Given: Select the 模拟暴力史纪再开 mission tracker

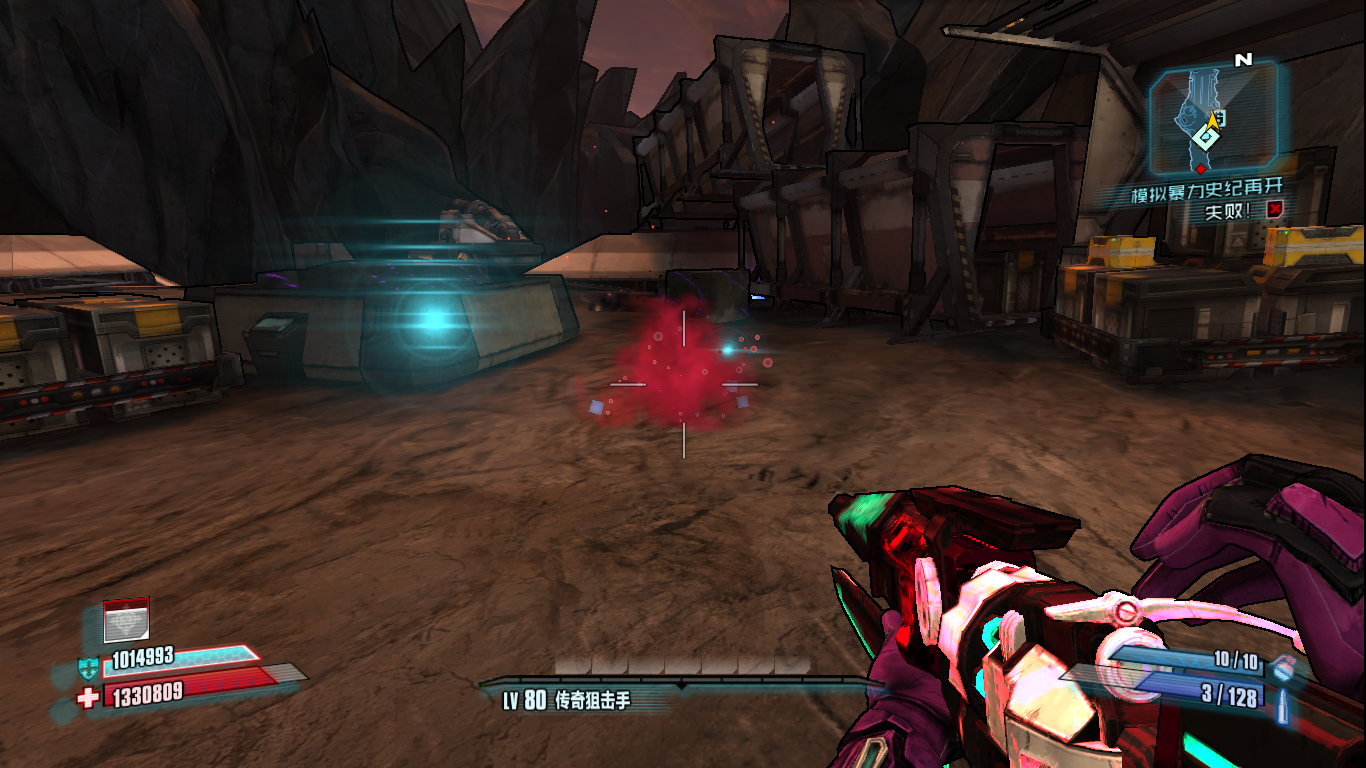Looking at the screenshot, I should (x=1206, y=189).
